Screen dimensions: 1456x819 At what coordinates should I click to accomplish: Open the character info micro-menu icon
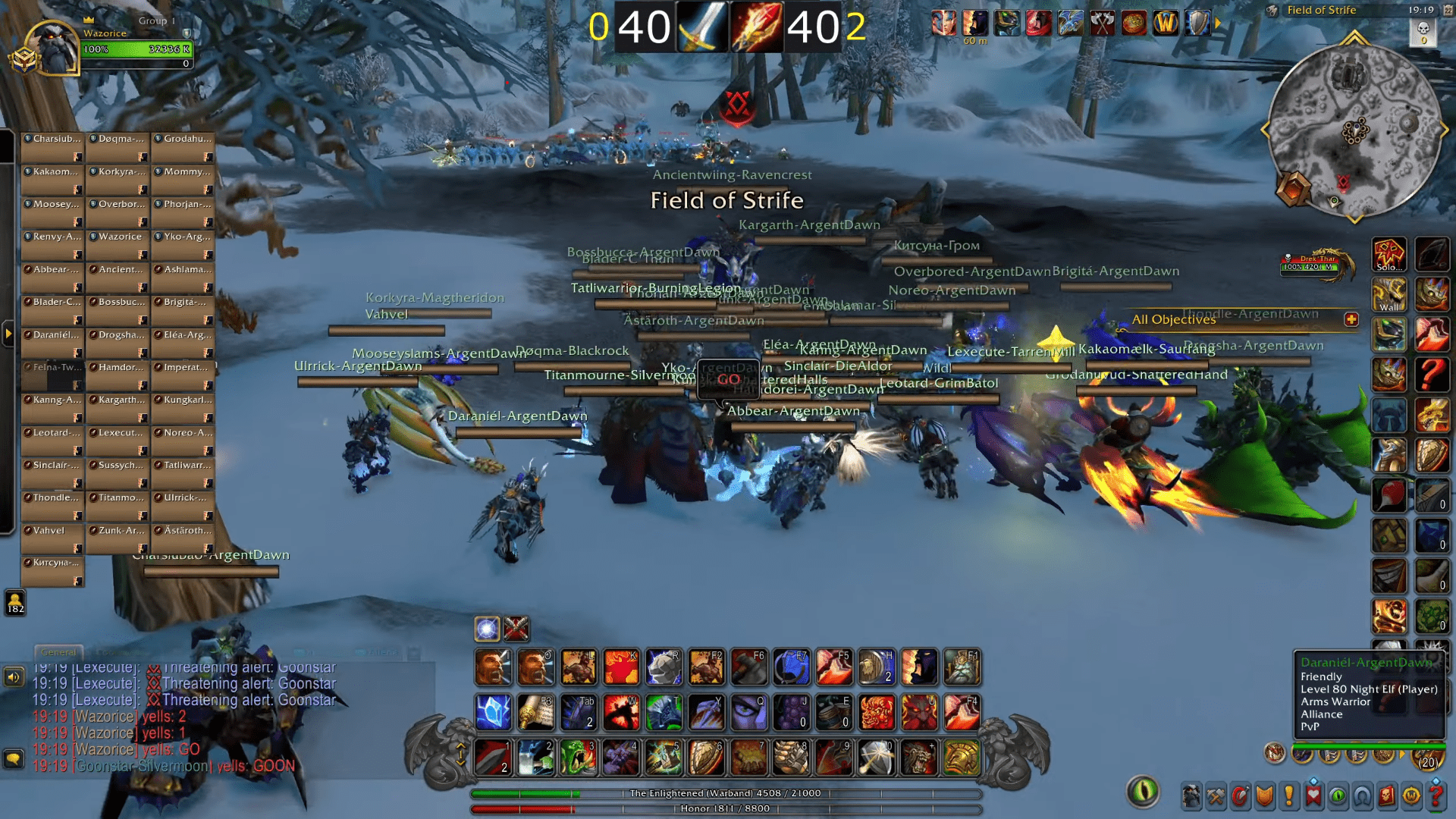pyautogui.click(x=1191, y=795)
